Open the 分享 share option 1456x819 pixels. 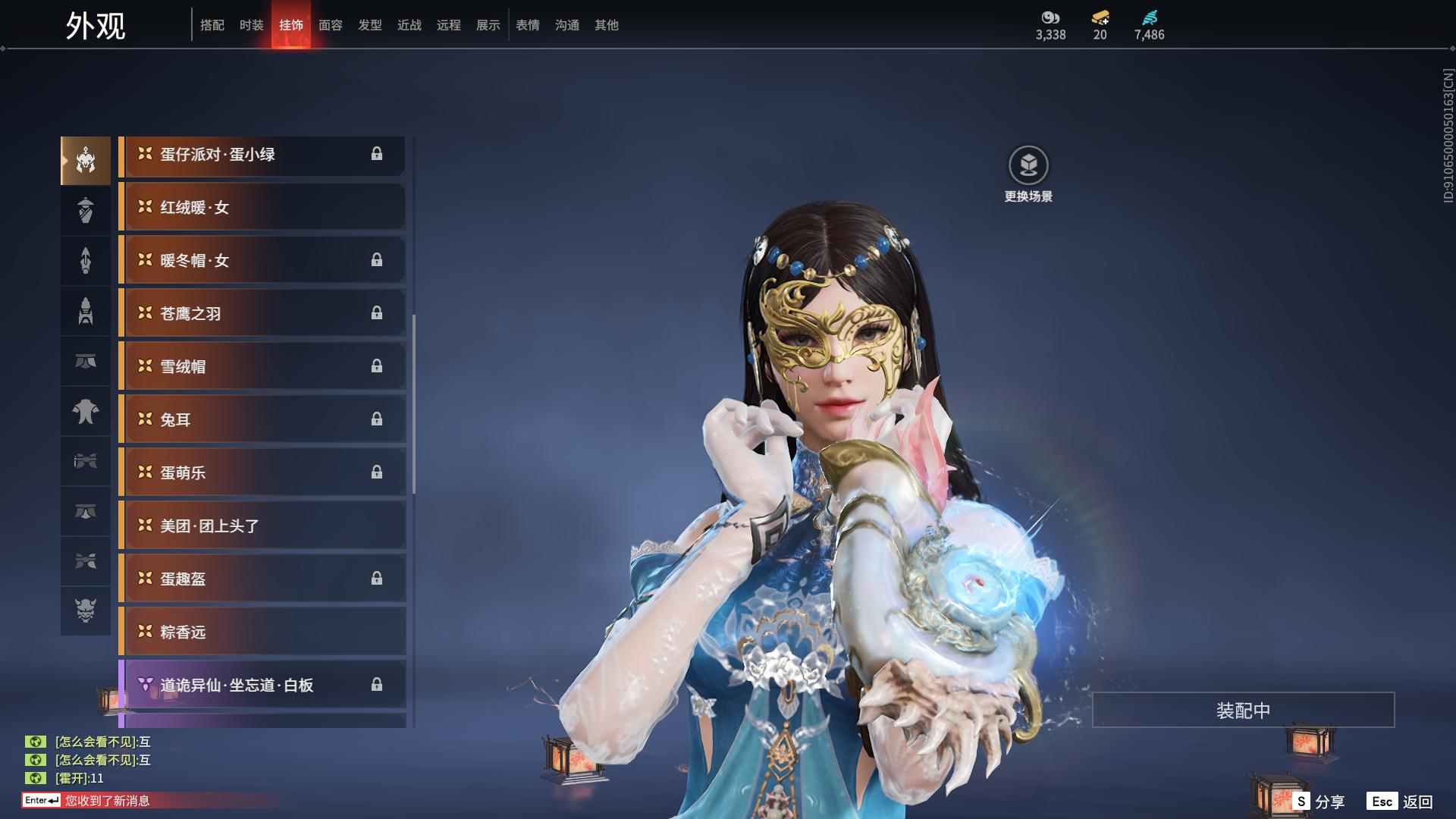pyautogui.click(x=1319, y=802)
